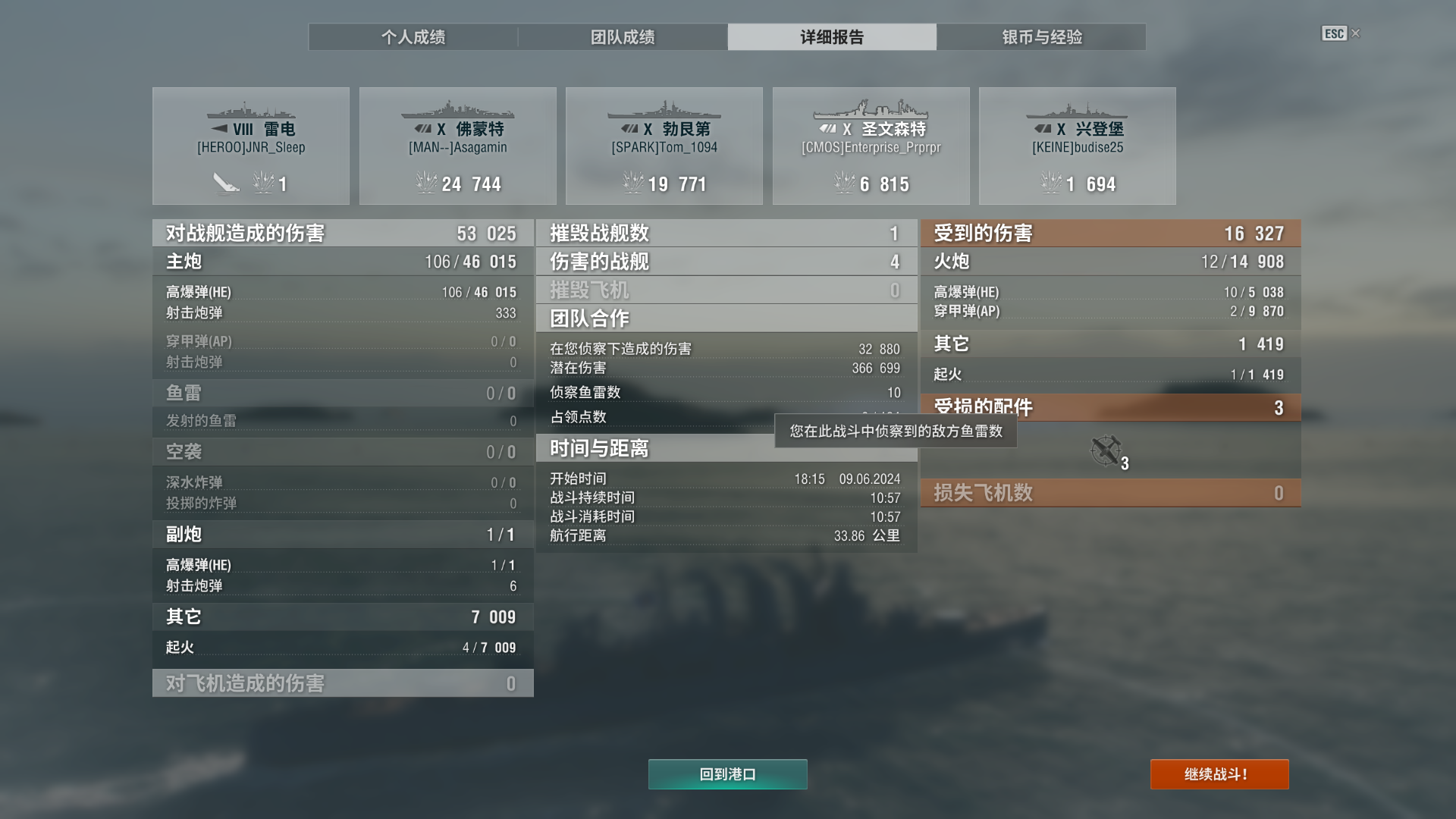Click the sinking ship icon on 雷电's card

(x=227, y=182)
